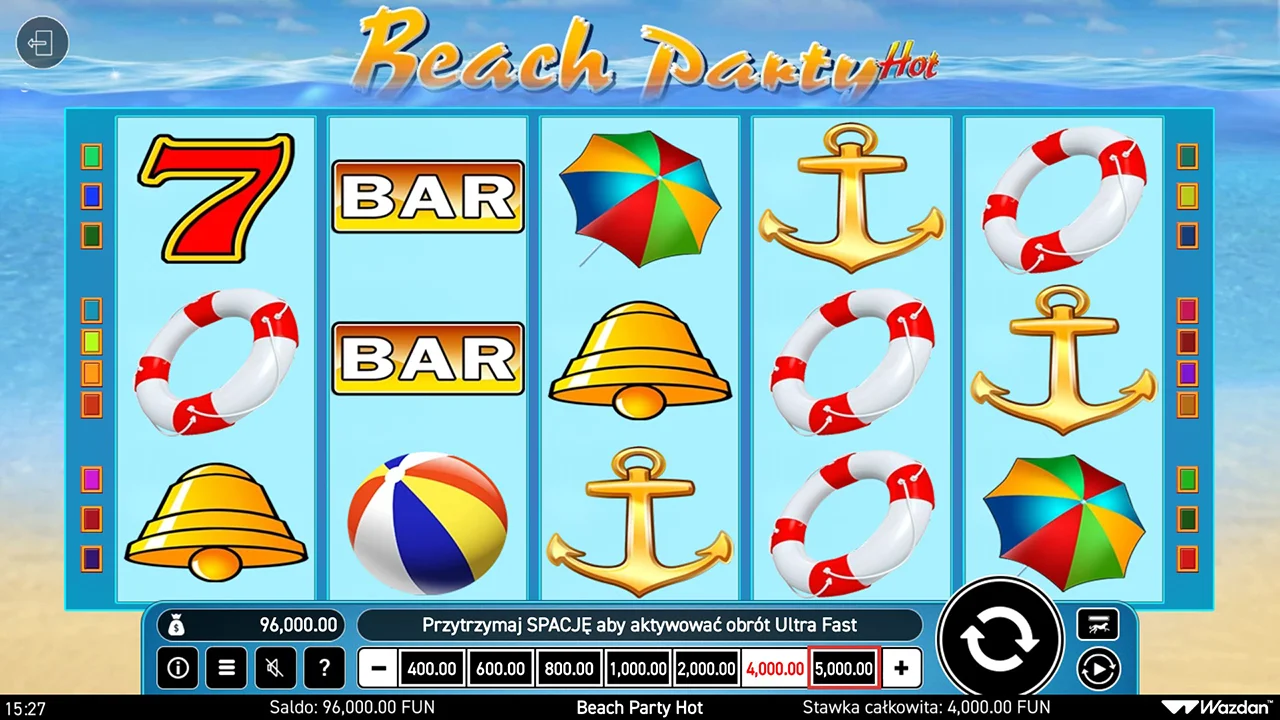Viewport: 1280px width, 720px height.
Task: Decrease the bet with the minus button
Action: (x=378, y=668)
